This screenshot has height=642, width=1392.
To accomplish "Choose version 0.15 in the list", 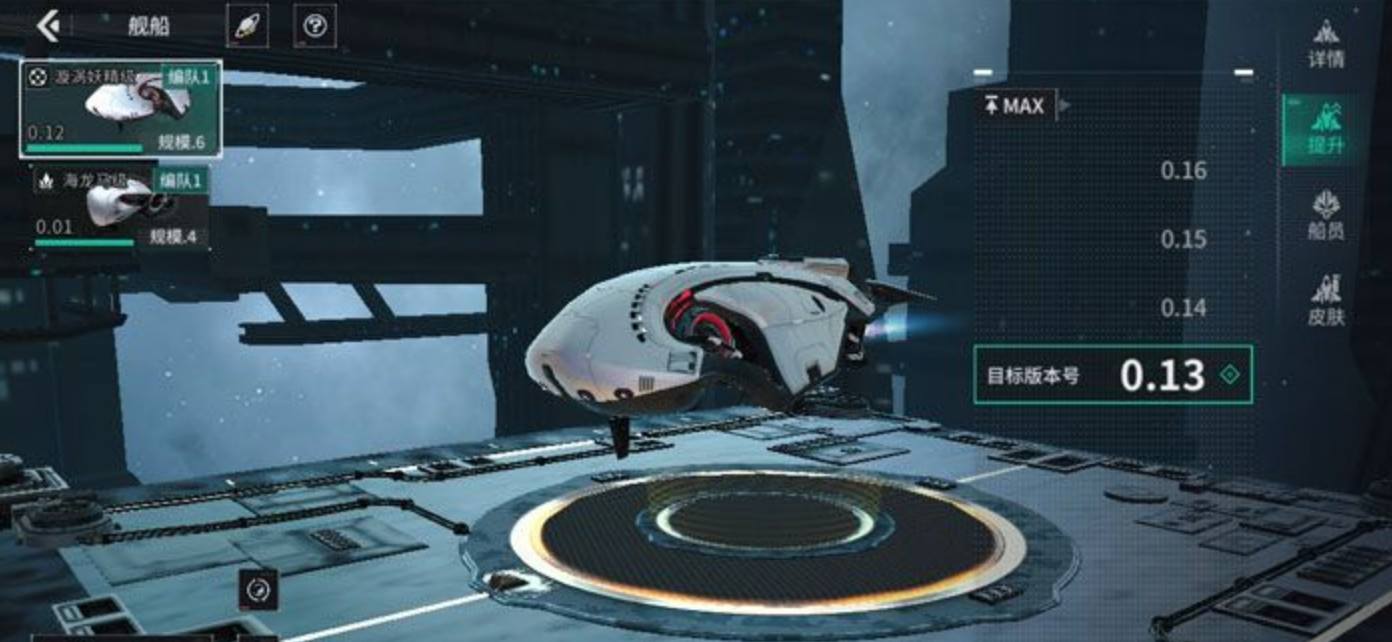I will coord(1183,240).
